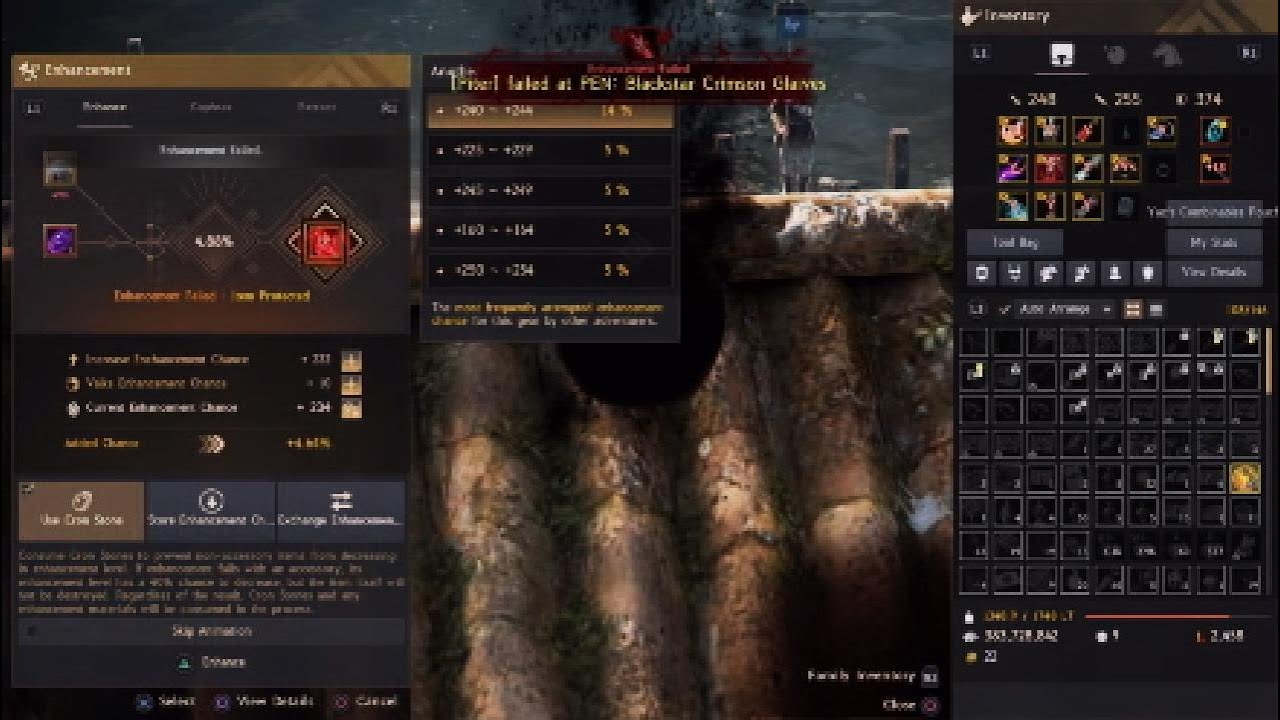The width and height of the screenshot is (1280, 720).
Task: Switch to the Caphras tab
Action: (211, 107)
